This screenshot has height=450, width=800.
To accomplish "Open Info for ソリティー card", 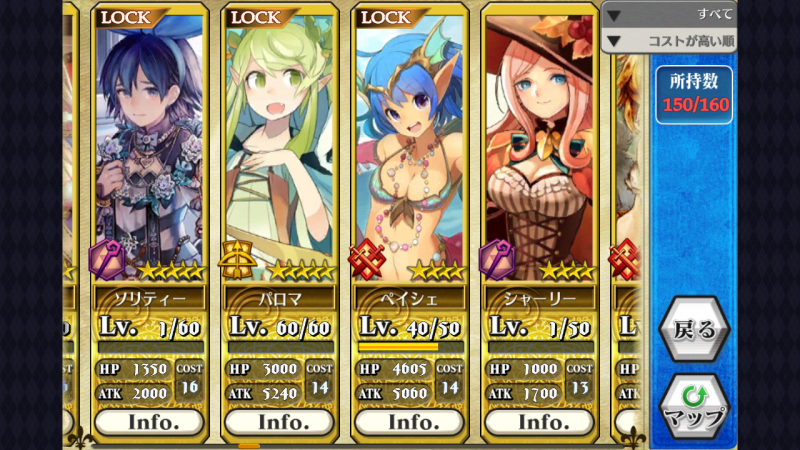I will point(149,422).
